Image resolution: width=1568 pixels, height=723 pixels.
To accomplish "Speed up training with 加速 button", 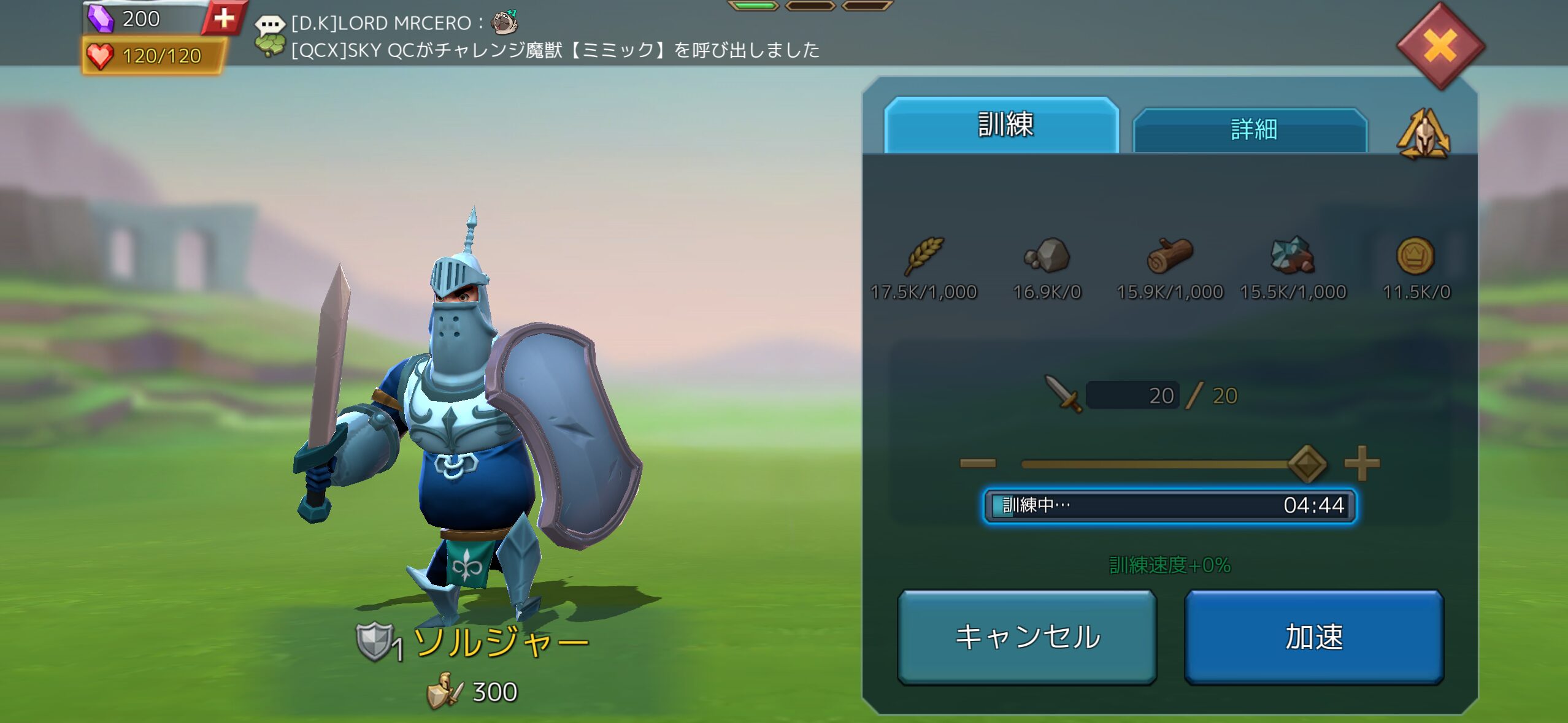I will click(x=1313, y=637).
